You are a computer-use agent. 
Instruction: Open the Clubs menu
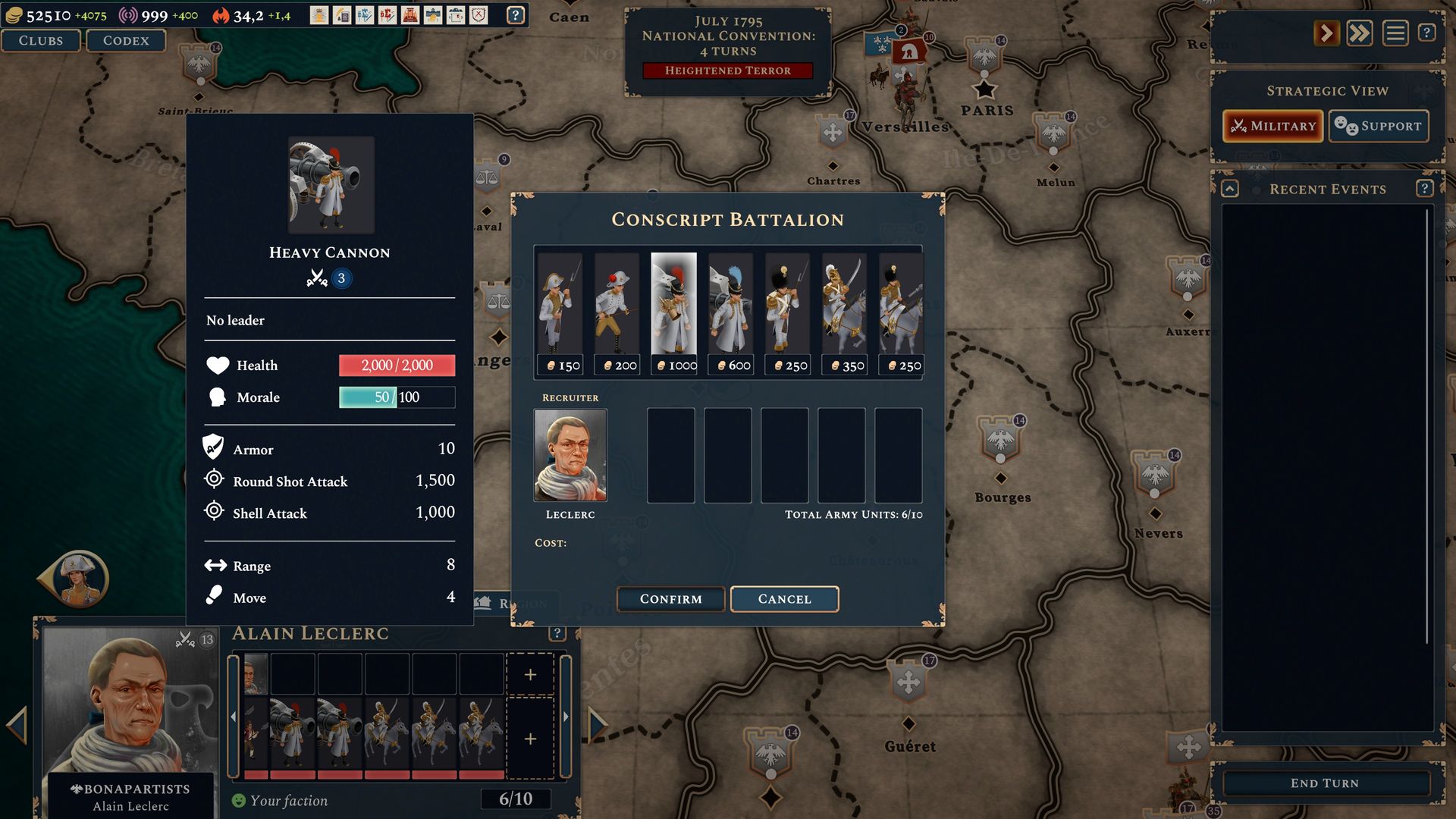click(x=41, y=41)
